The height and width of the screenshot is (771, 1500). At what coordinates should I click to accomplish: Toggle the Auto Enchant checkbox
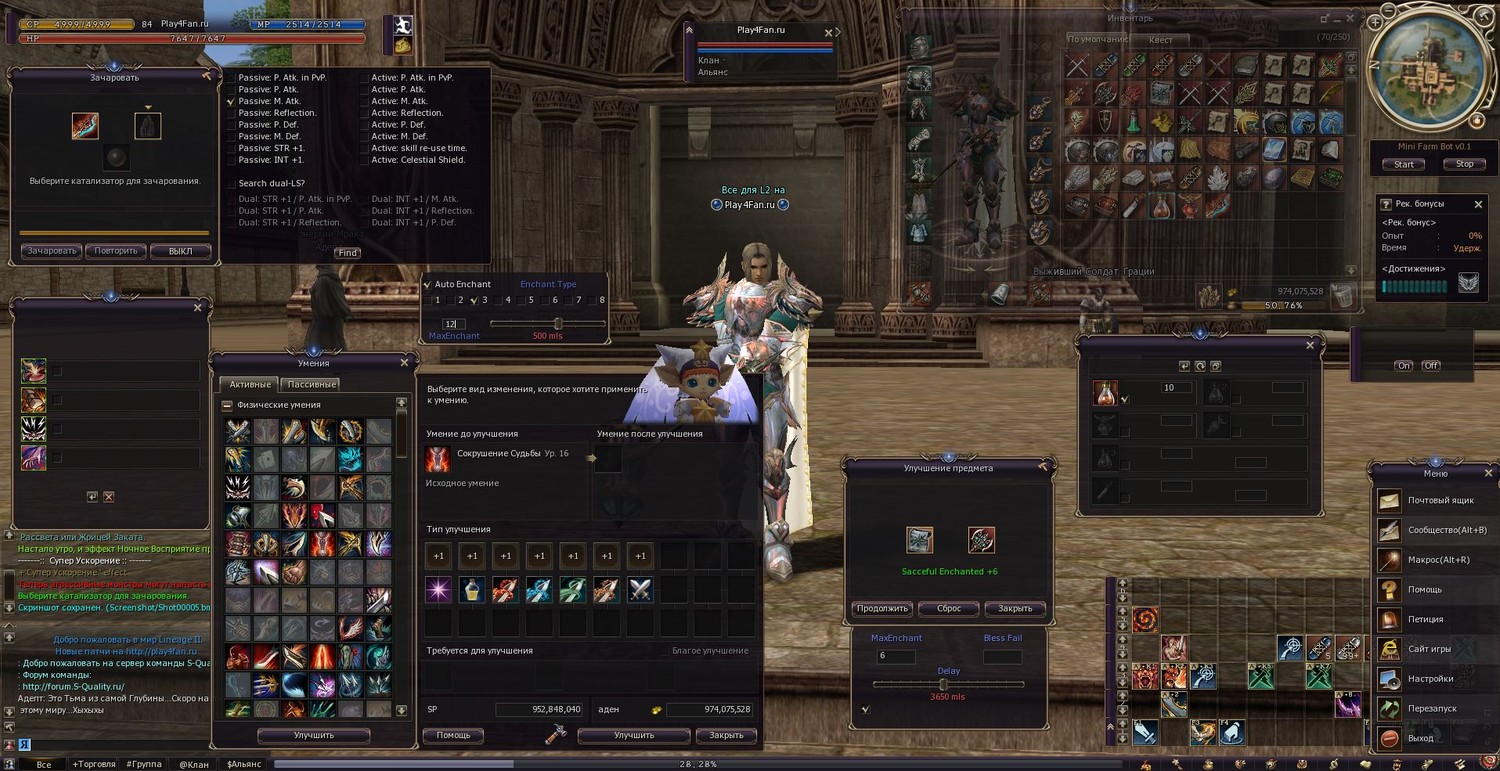point(428,285)
